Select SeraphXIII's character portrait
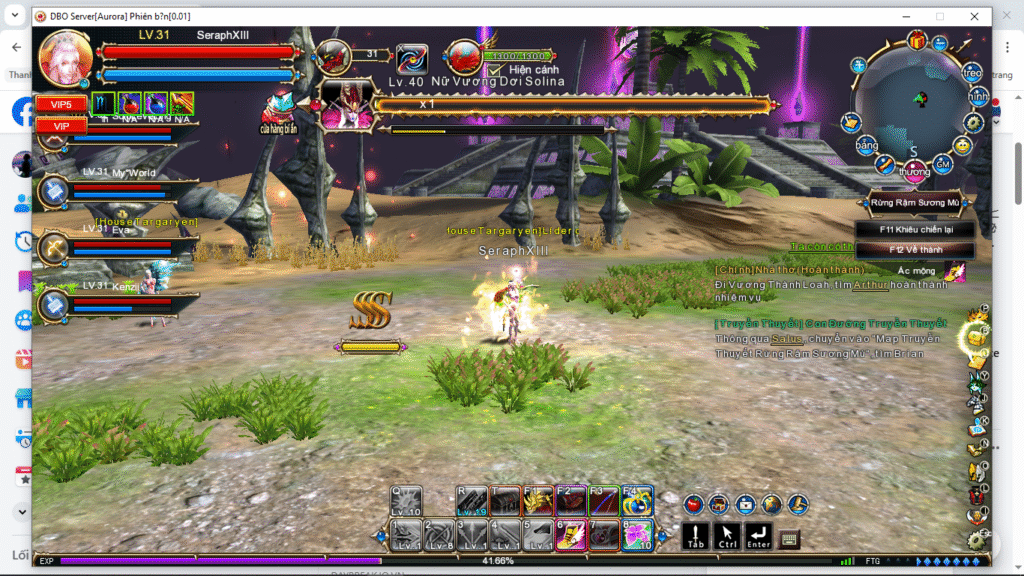 pos(66,58)
